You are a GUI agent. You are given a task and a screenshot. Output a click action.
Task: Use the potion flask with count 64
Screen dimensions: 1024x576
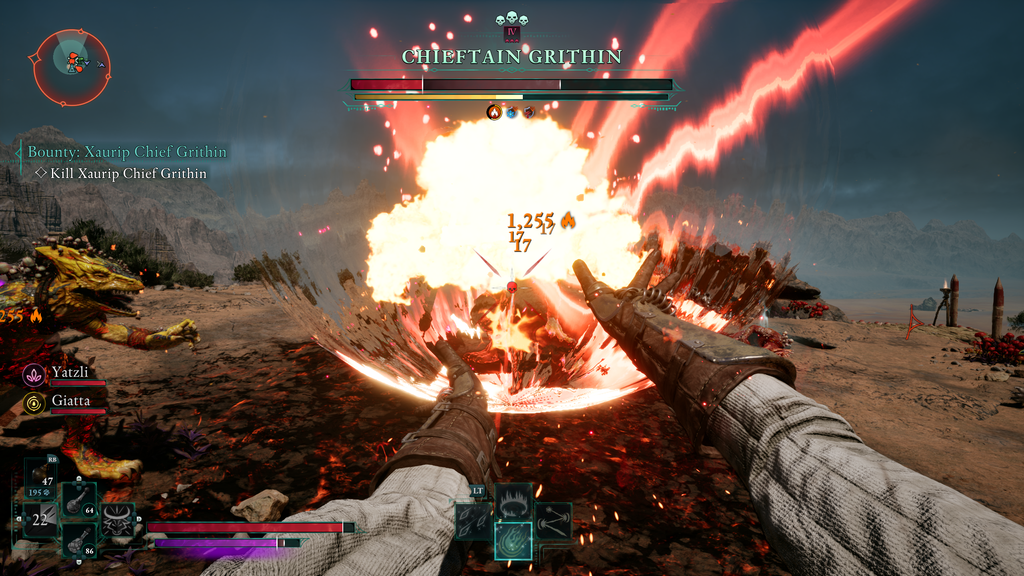79,499
